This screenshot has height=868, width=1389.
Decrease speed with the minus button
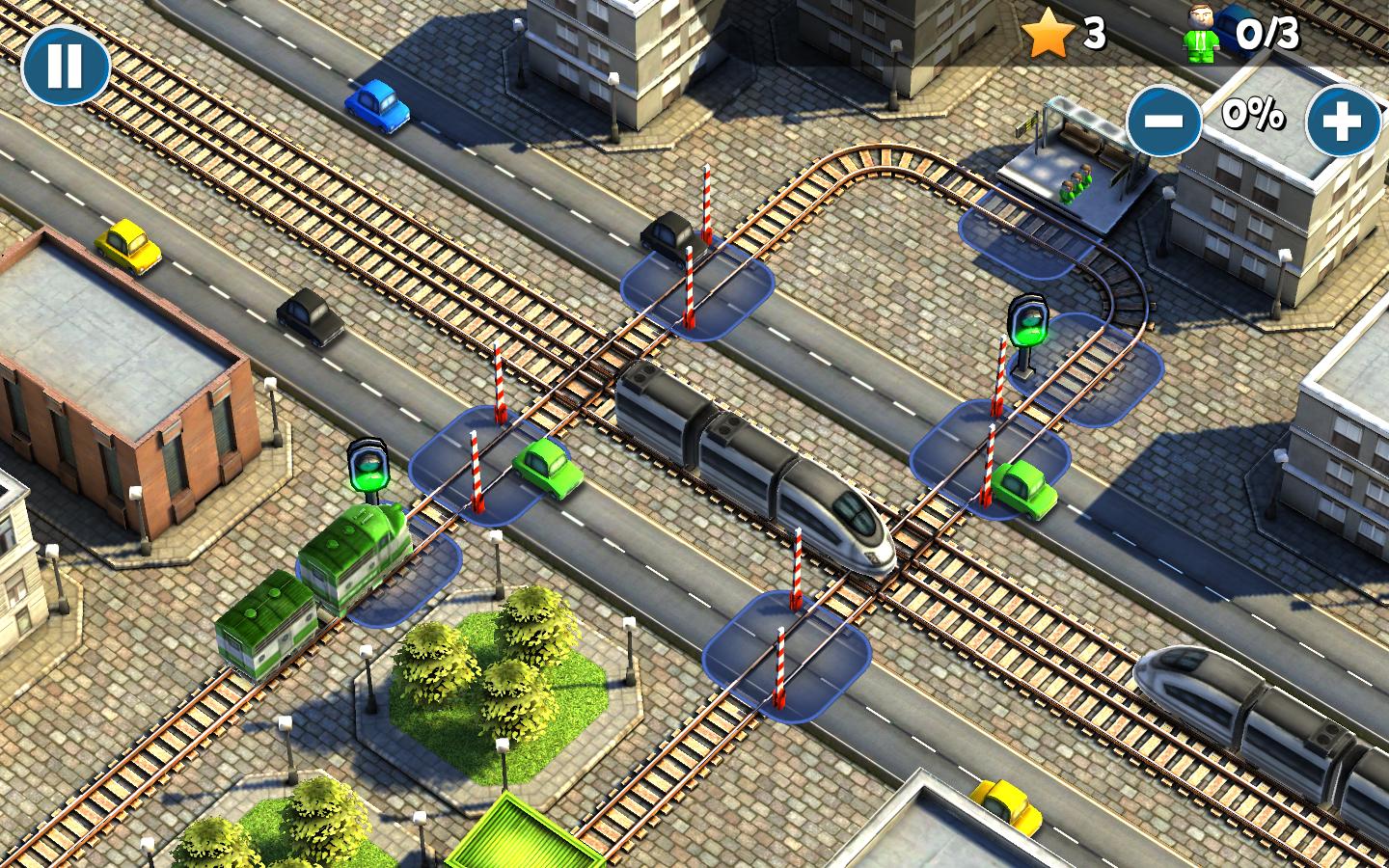[1164, 120]
